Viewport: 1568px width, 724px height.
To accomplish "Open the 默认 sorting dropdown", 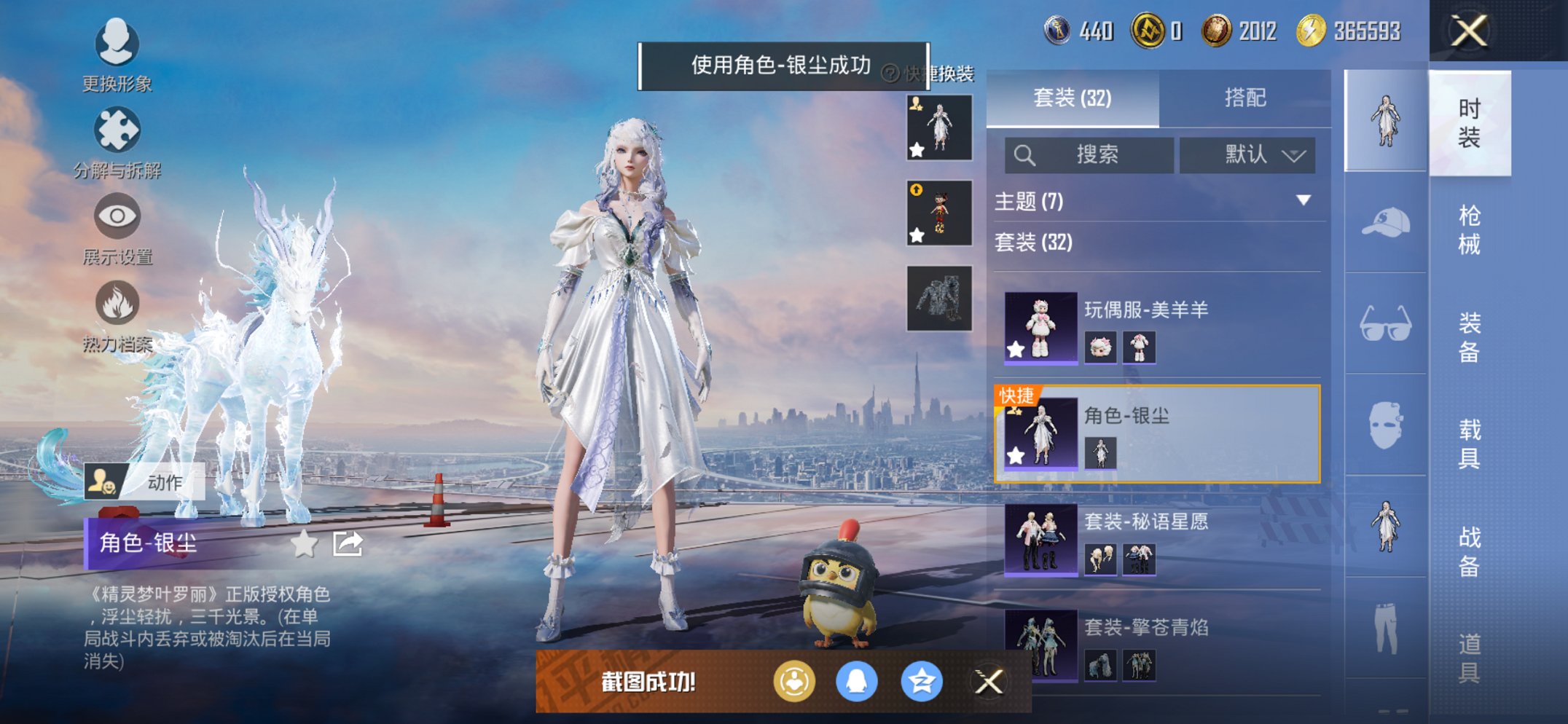I will [1247, 155].
